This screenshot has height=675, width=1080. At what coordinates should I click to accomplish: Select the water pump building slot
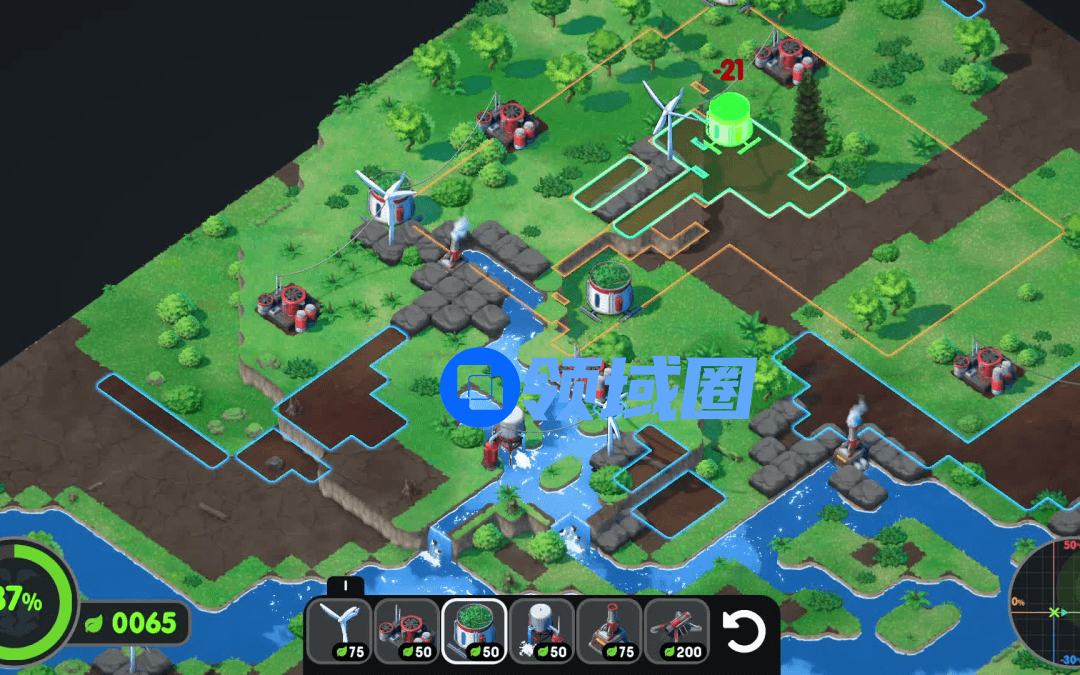542,631
